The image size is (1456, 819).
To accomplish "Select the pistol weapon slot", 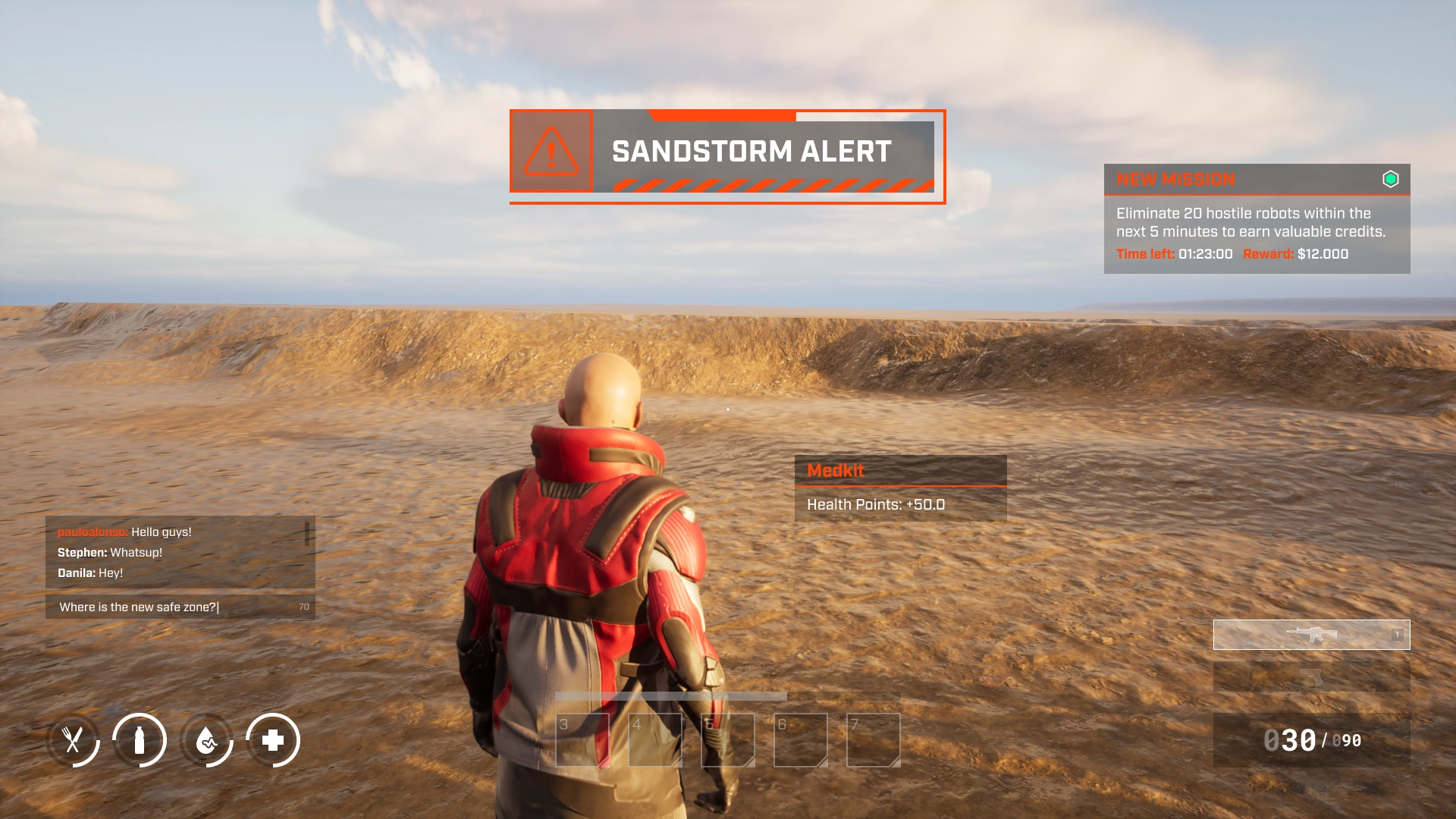I will [x=1311, y=676].
